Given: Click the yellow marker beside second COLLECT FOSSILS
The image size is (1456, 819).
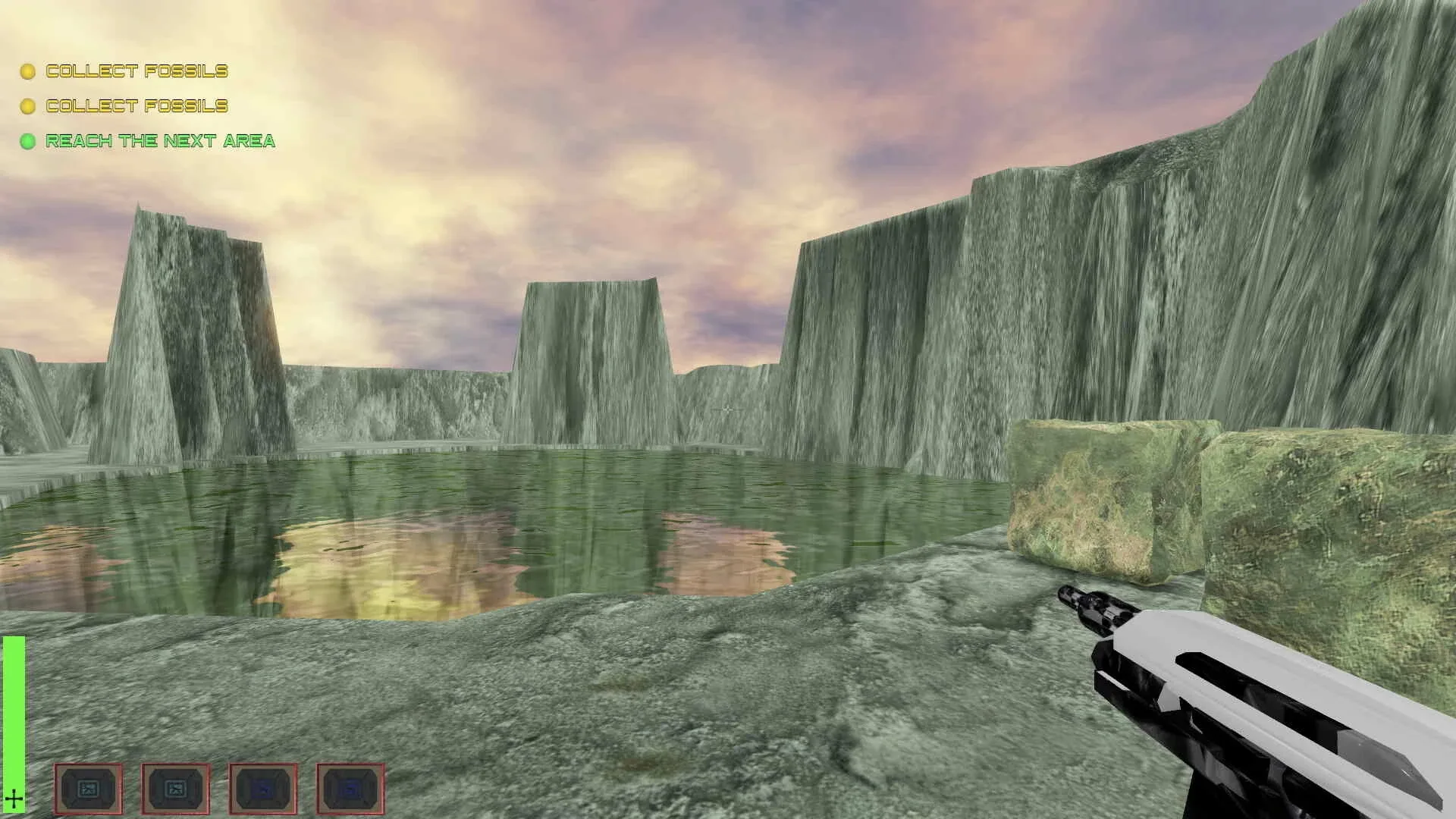Looking at the screenshot, I should pyautogui.click(x=27, y=106).
